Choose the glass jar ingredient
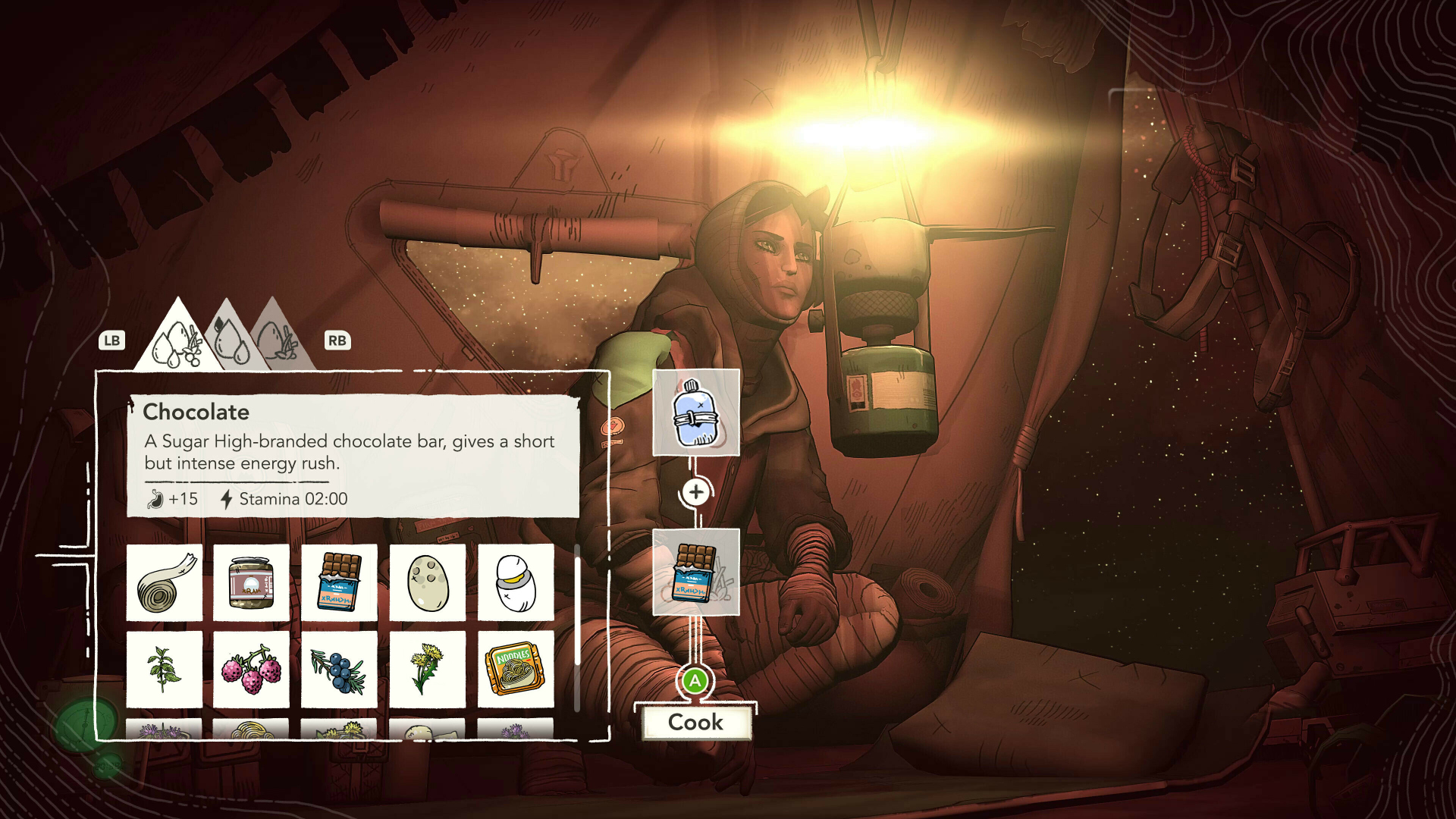Image resolution: width=1456 pixels, height=819 pixels. click(x=251, y=582)
